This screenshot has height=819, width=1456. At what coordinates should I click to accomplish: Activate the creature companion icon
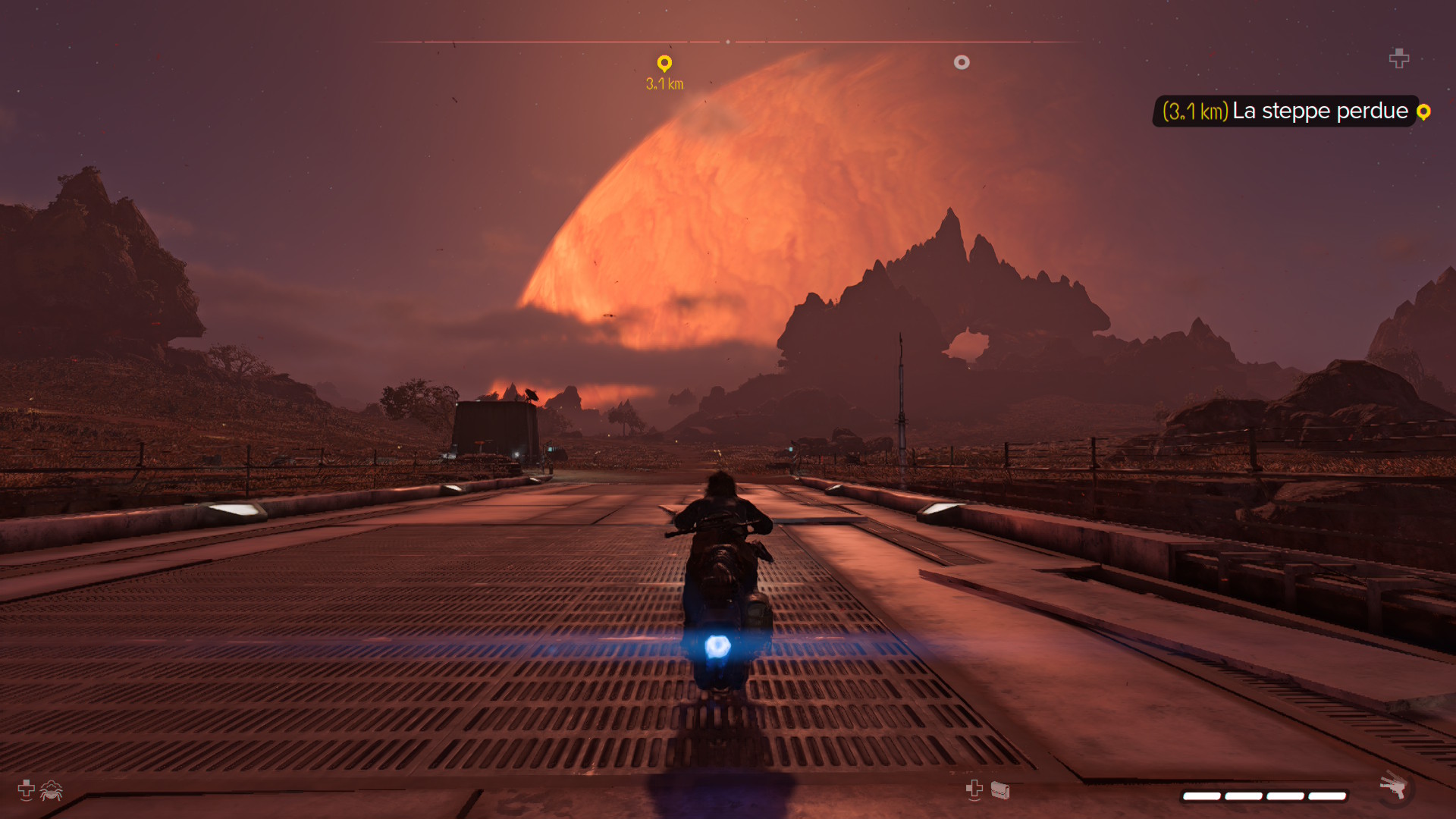pos(52,791)
